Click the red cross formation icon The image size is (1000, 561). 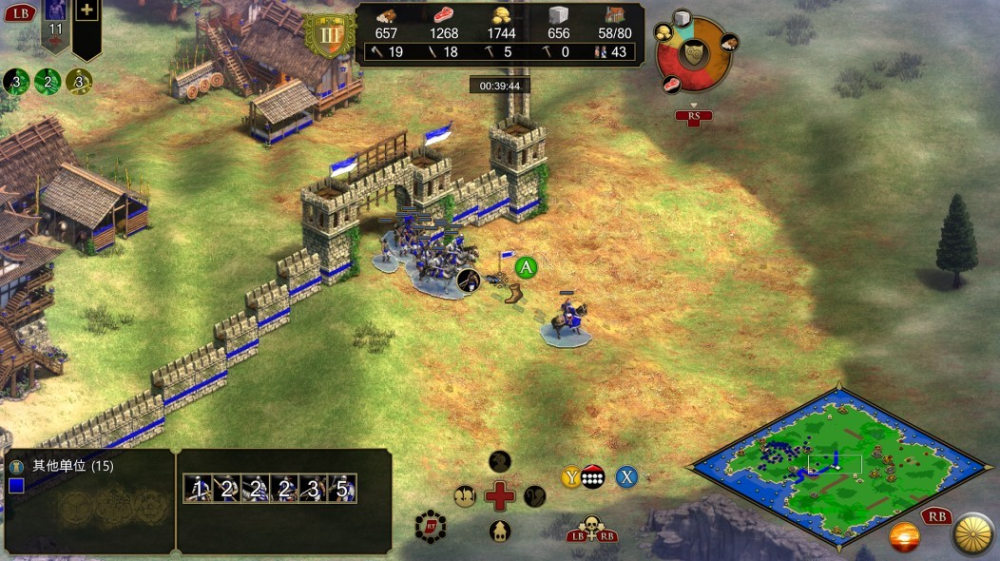(x=500, y=495)
